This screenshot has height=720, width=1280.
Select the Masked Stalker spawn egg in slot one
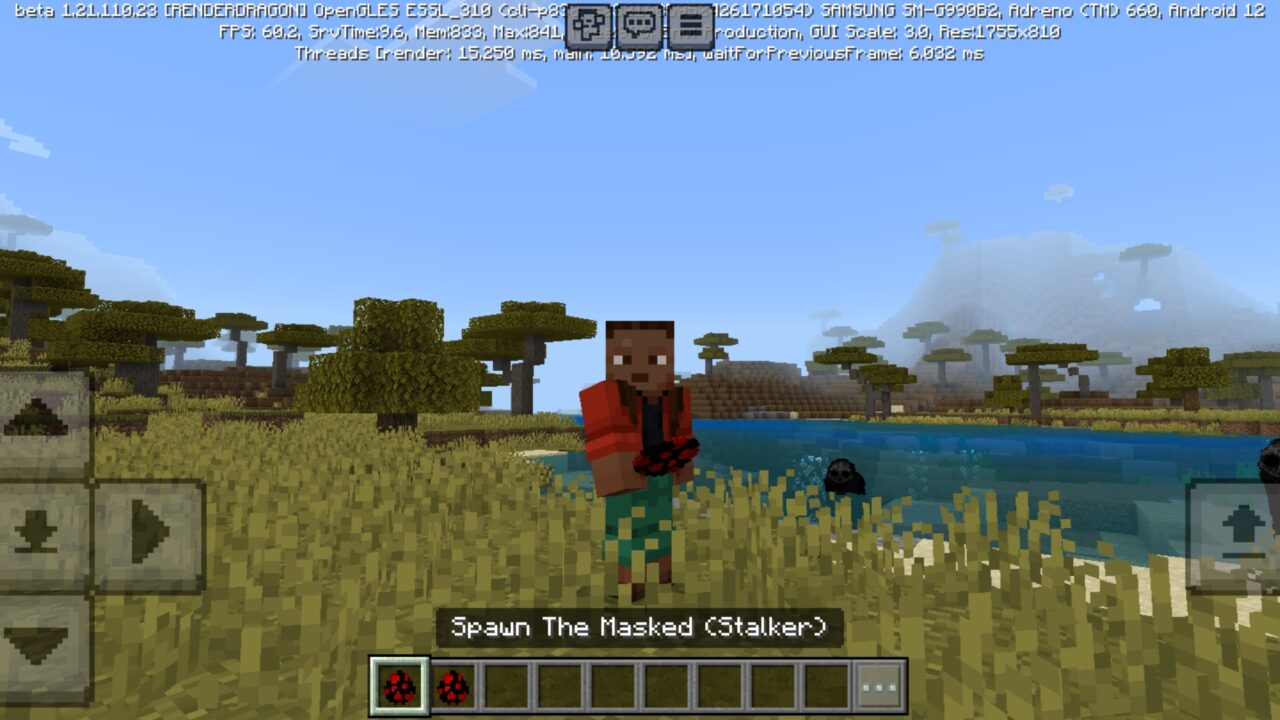pyautogui.click(x=399, y=686)
